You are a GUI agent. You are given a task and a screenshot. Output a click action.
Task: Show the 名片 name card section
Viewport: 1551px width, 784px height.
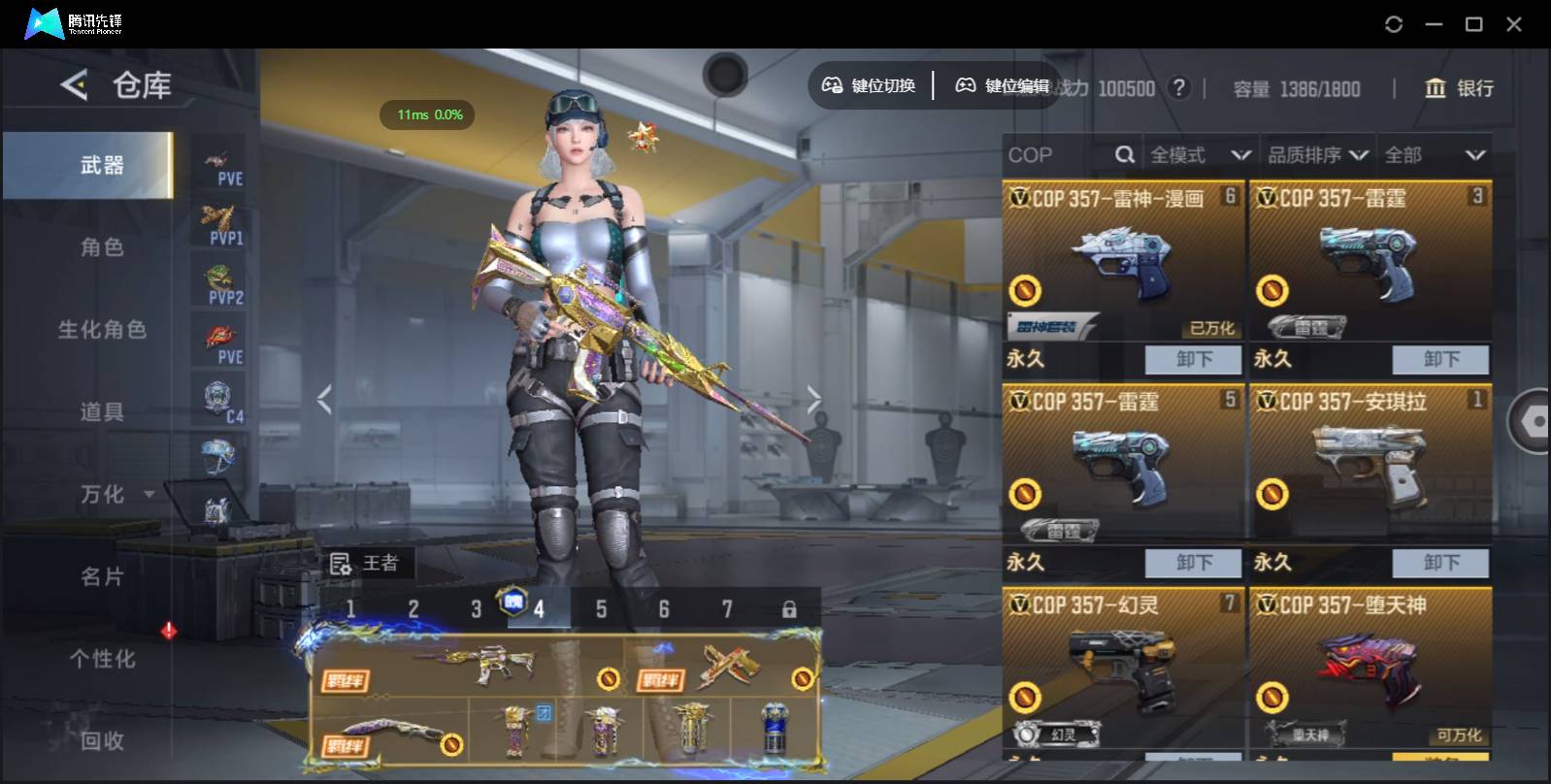pyautogui.click(x=101, y=577)
